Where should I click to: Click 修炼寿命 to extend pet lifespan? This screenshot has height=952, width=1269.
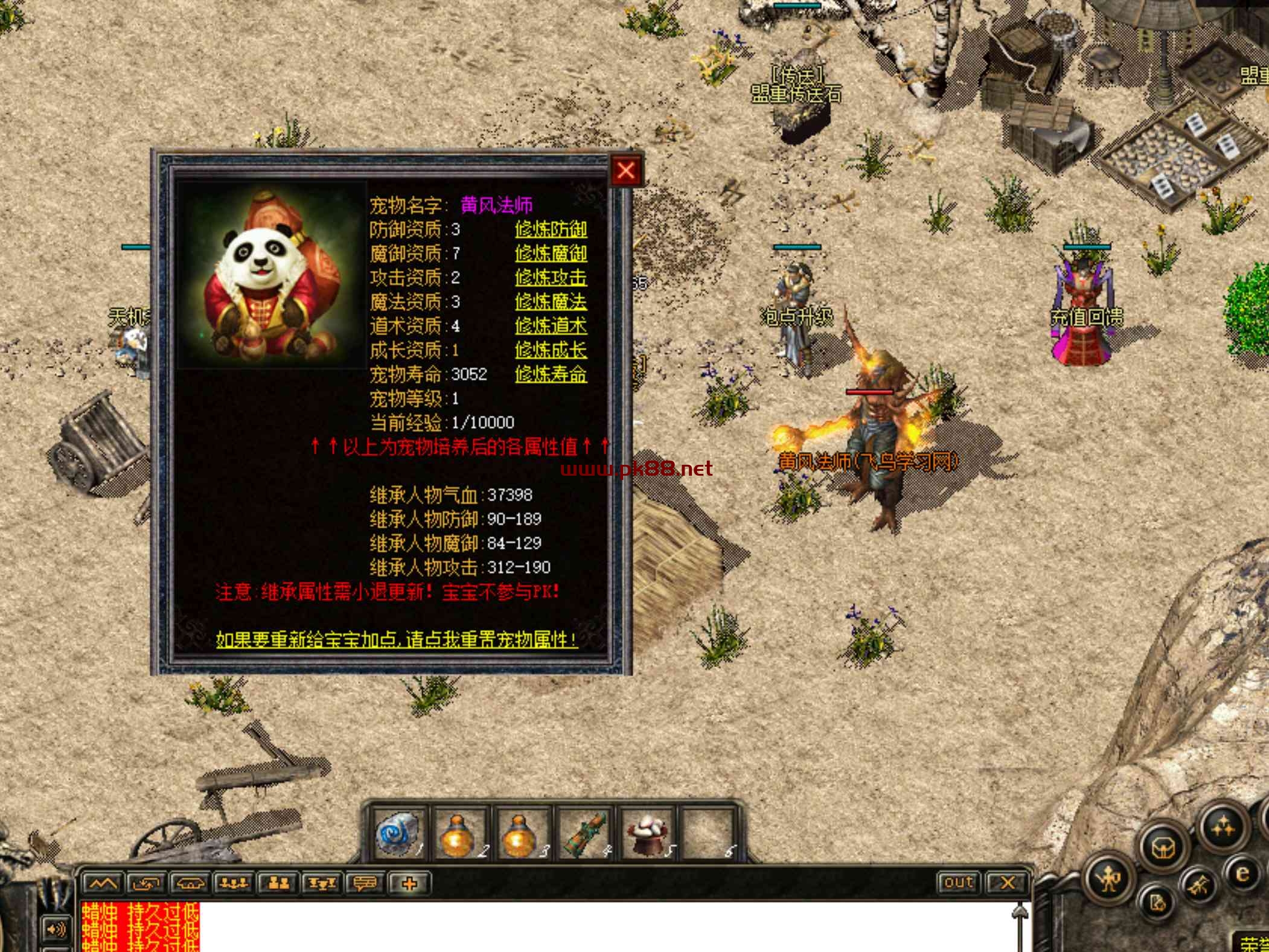(551, 374)
